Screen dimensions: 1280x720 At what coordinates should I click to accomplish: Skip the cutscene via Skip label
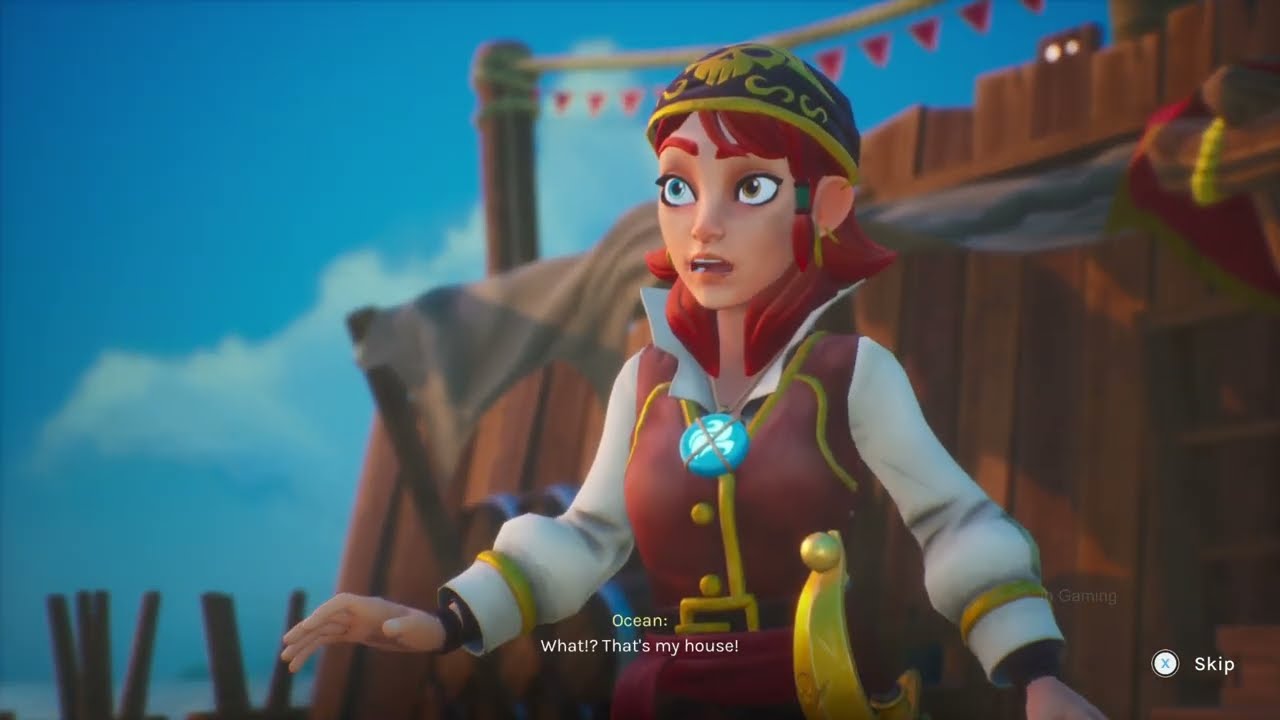coord(1213,664)
